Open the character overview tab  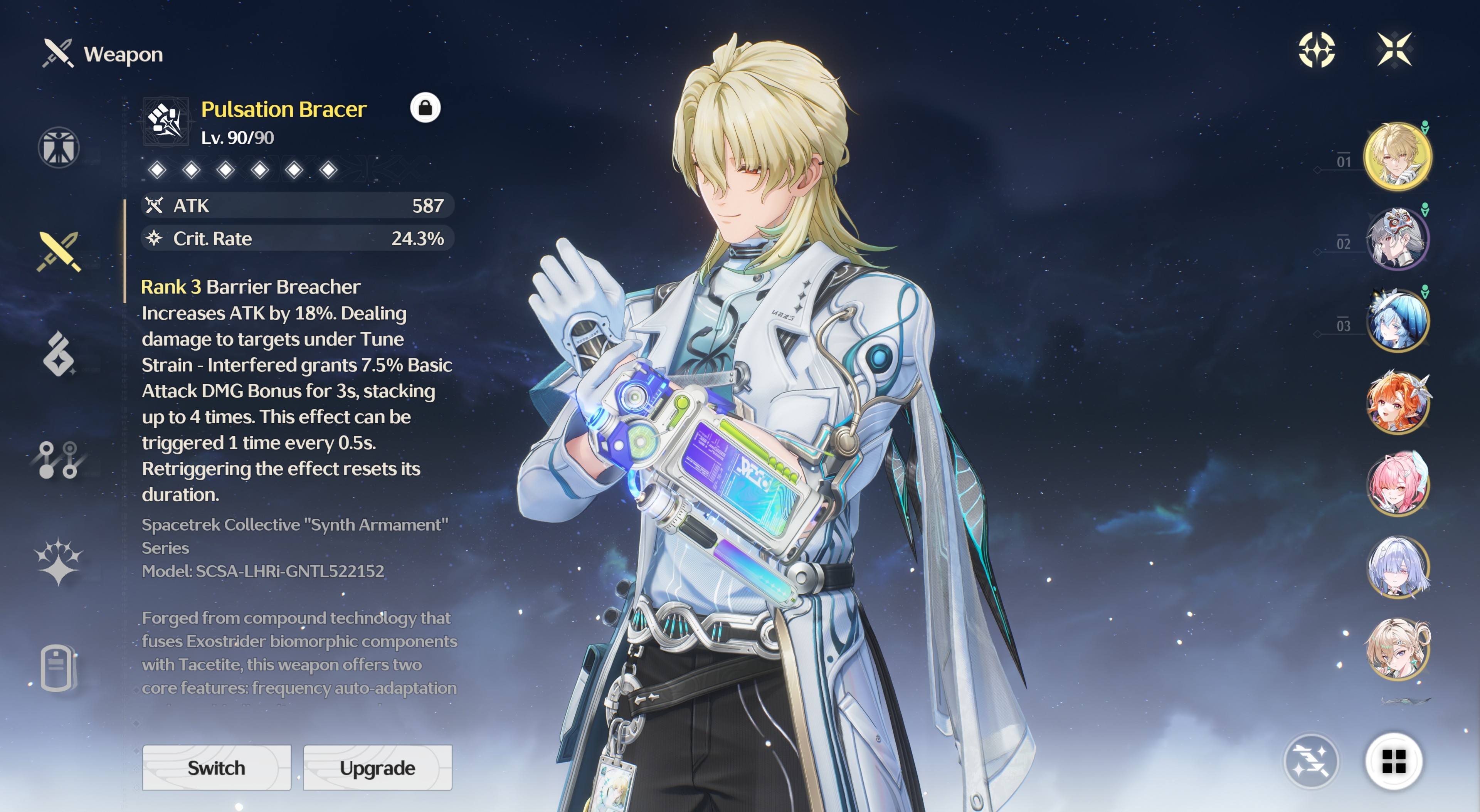pyautogui.click(x=59, y=148)
